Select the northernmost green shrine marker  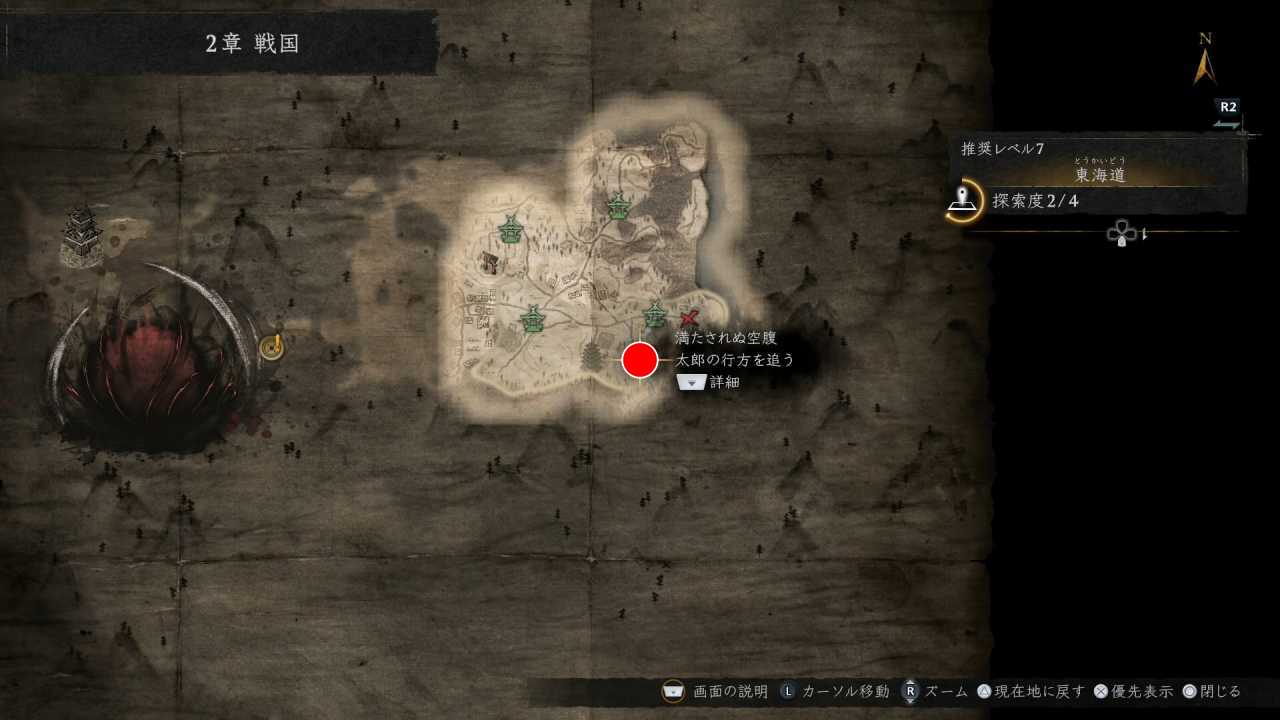tap(618, 206)
